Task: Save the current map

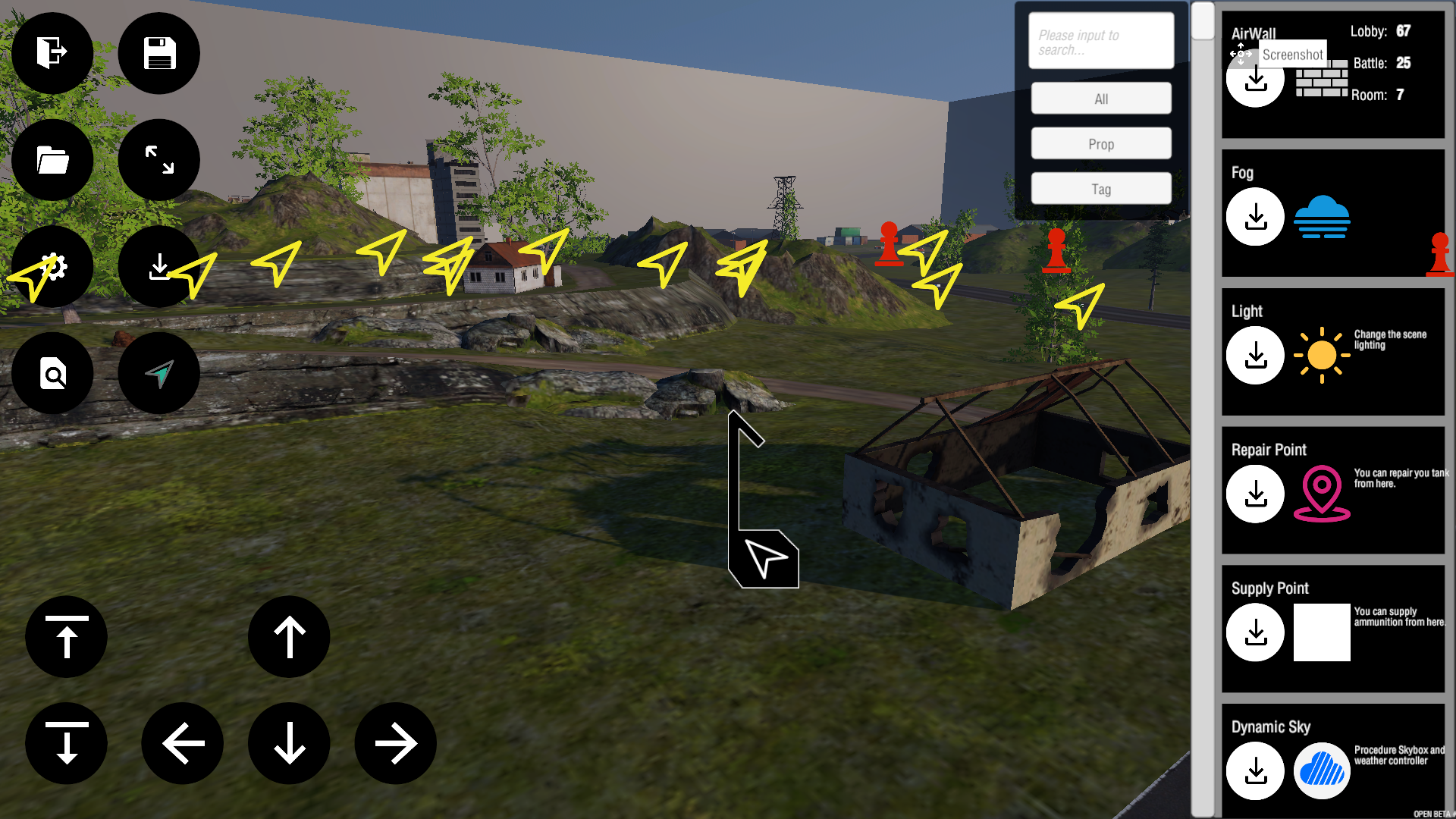Action: [158, 53]
